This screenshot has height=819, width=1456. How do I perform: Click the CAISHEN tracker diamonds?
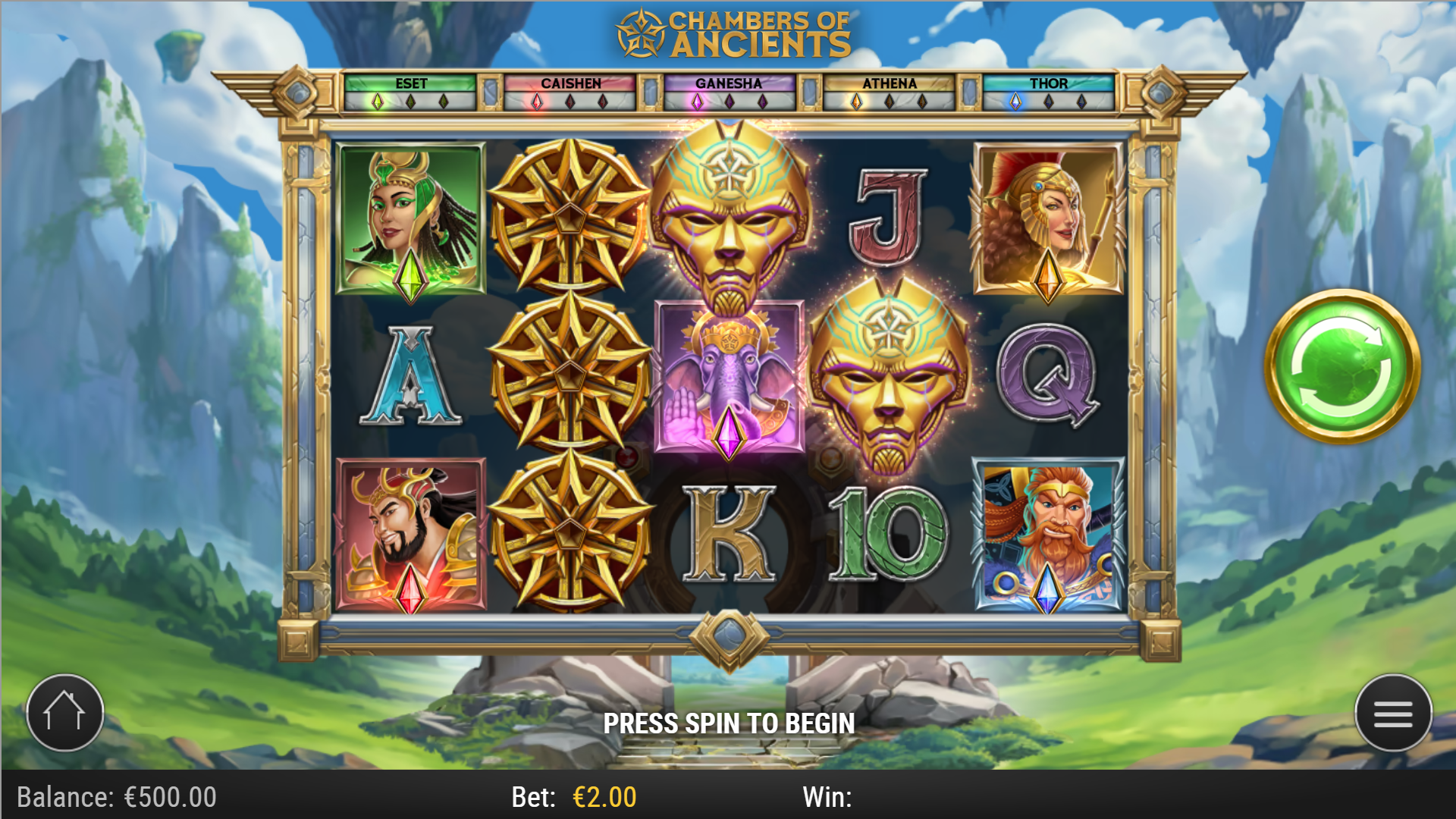click(x=571, y=99)
